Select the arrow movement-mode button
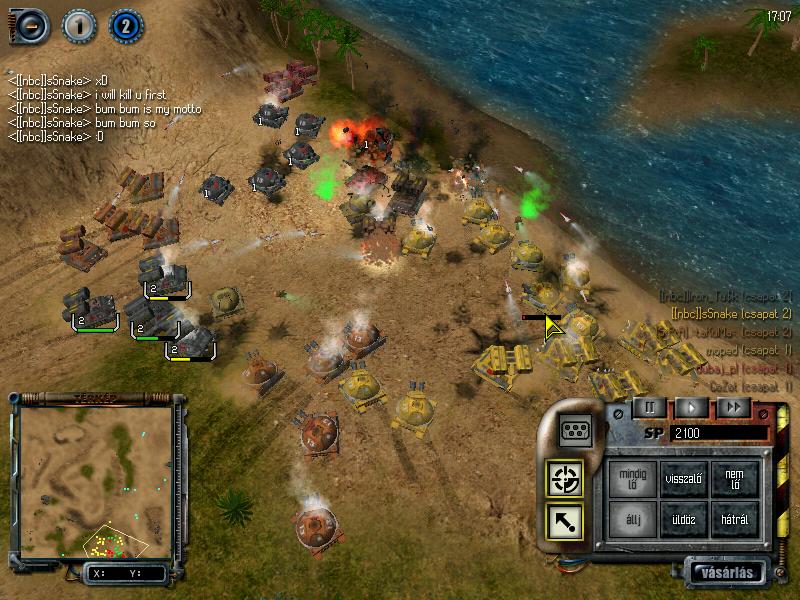This screenshot has width=800, height=600. pos(565,522)
